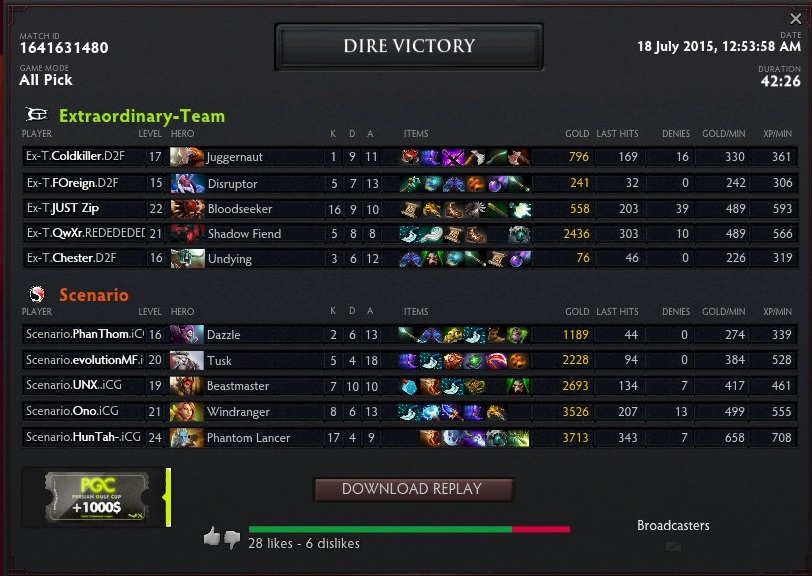Give the match a thumbs down

tap(232, 539)
